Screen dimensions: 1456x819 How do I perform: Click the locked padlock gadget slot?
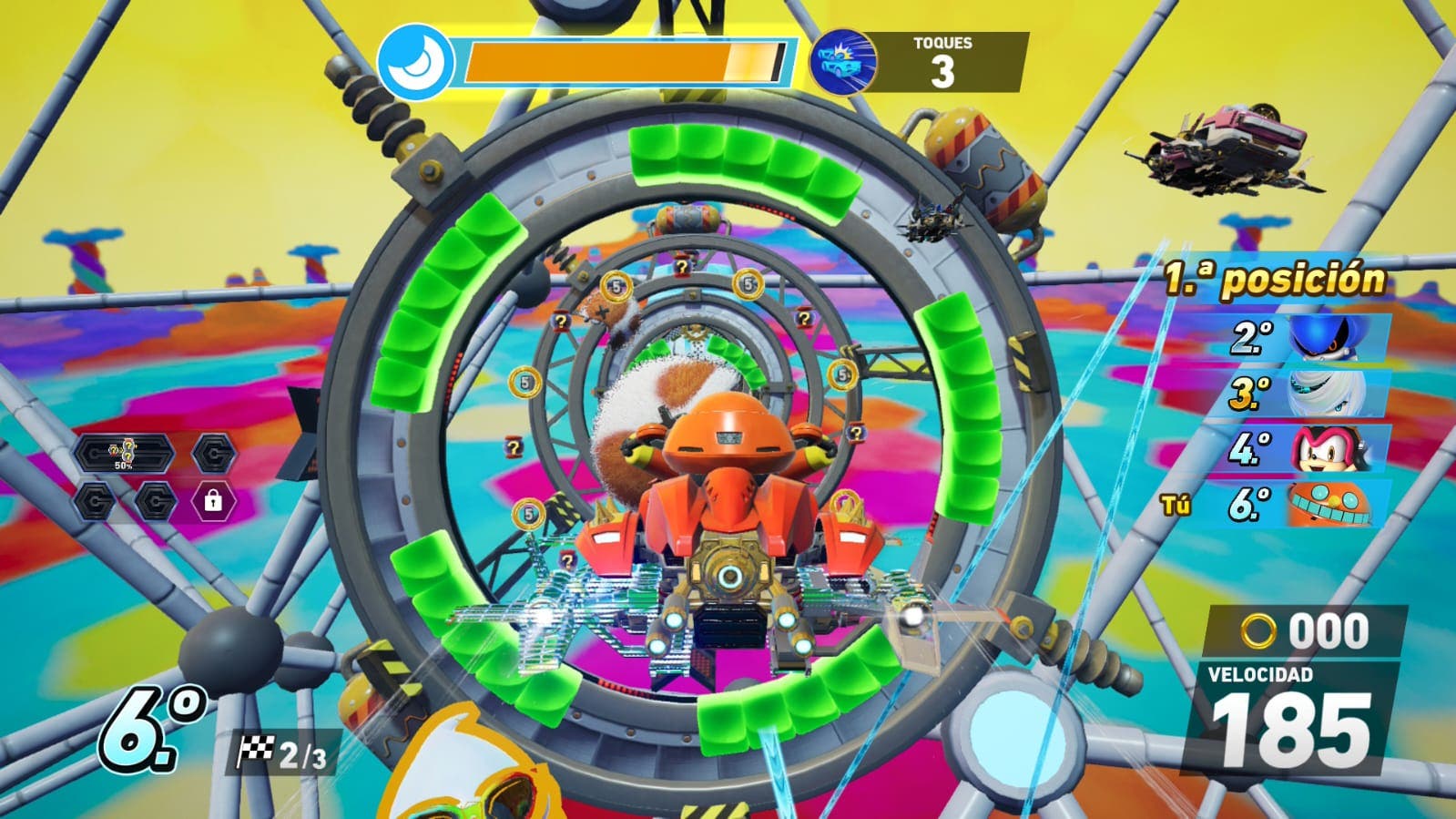[213, 502]
